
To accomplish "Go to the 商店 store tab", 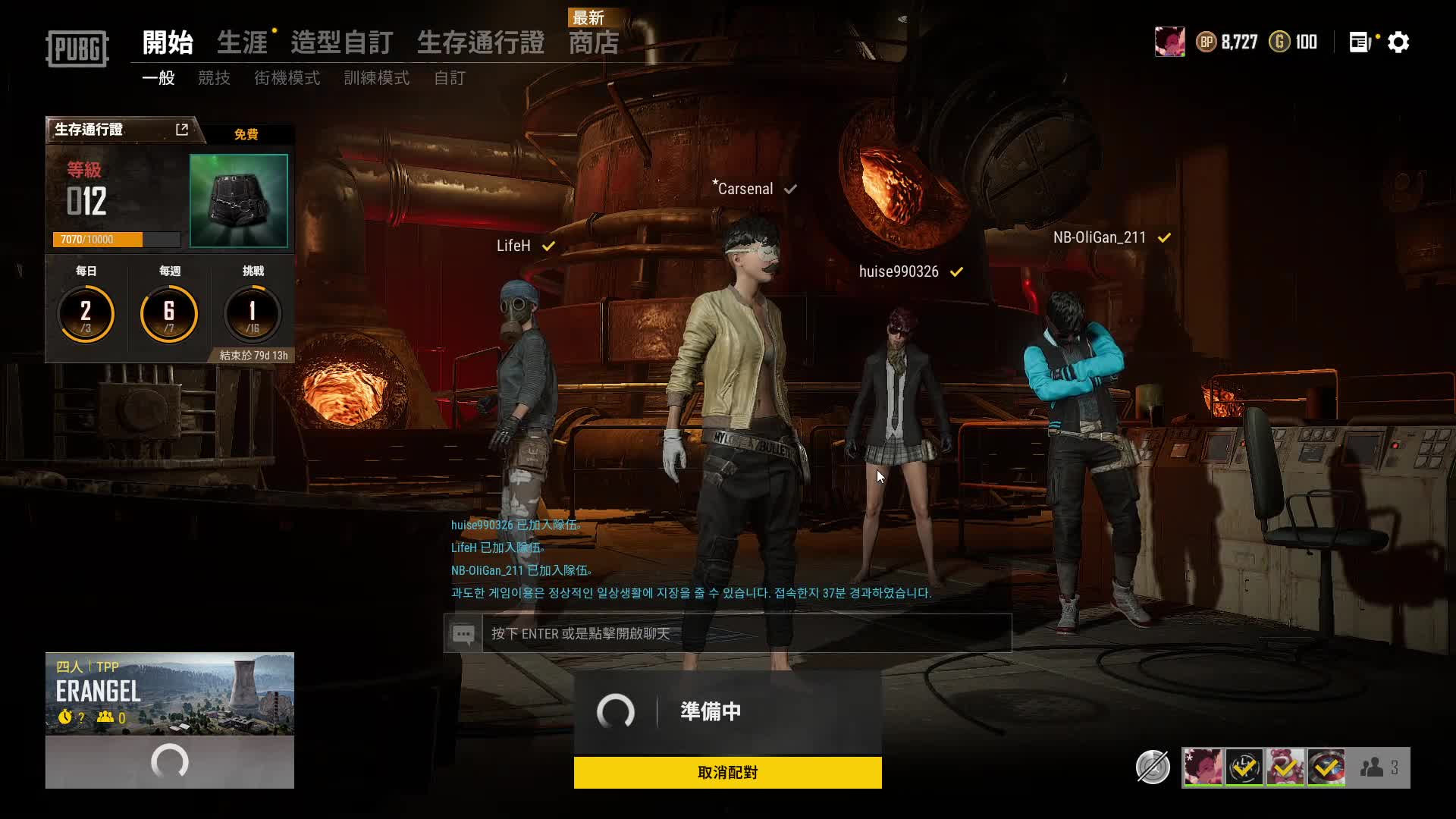I will coord(594,42).
